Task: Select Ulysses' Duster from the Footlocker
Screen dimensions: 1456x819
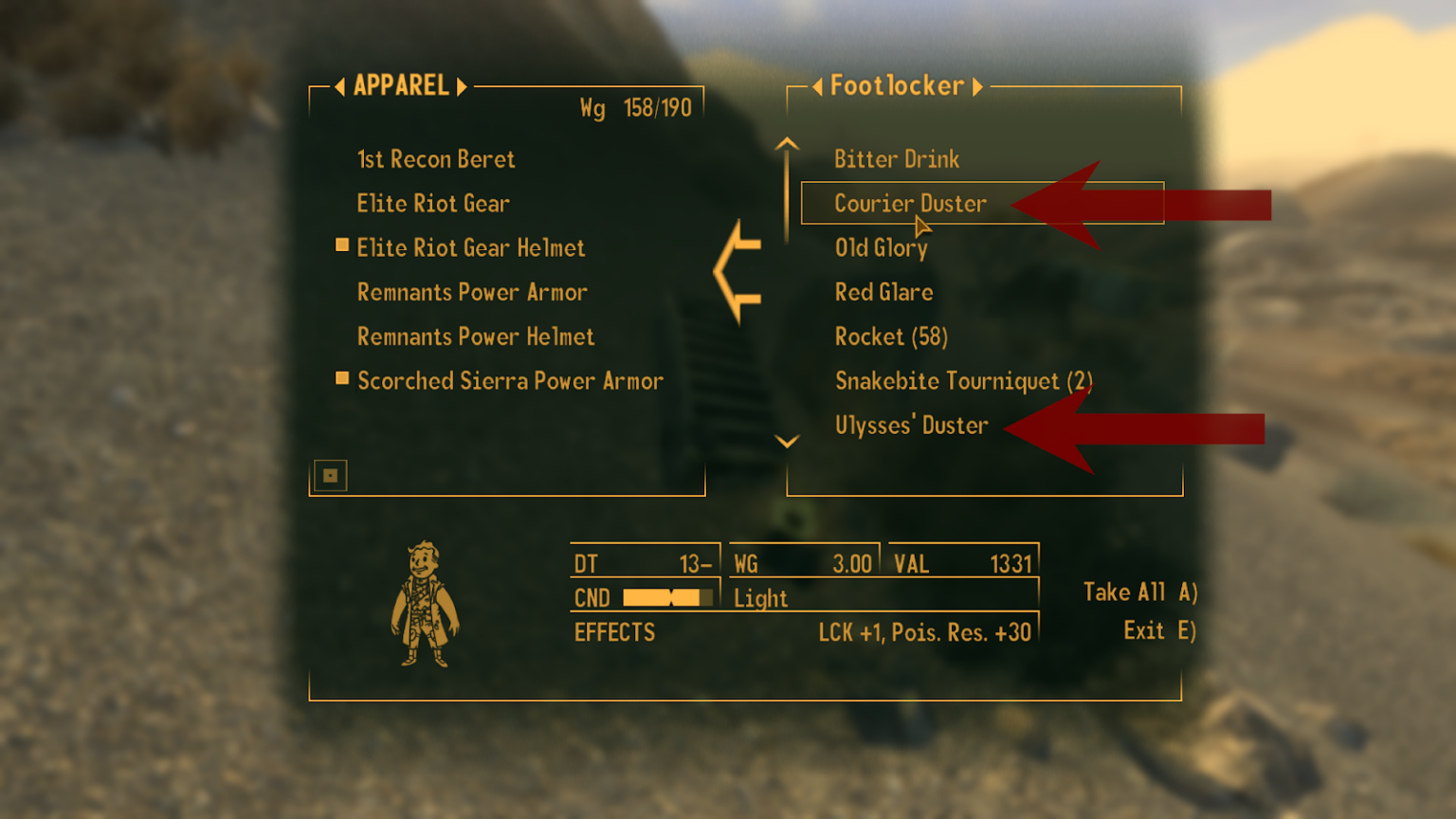Action: [x=912, y=425]
